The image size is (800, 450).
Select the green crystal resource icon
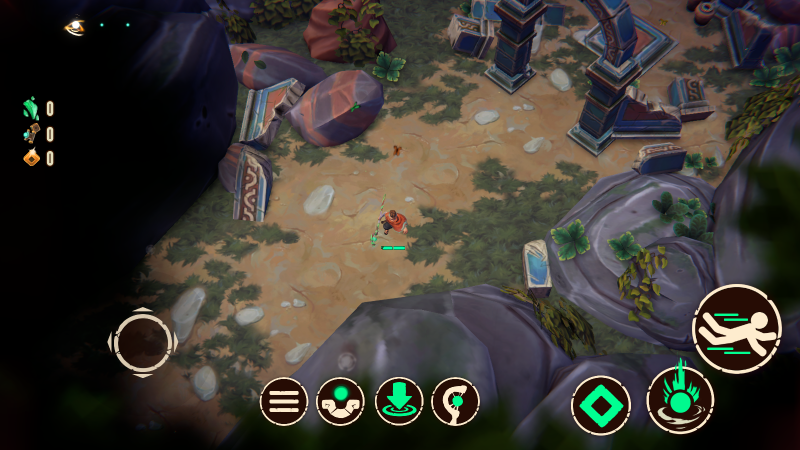click(31, 108)
